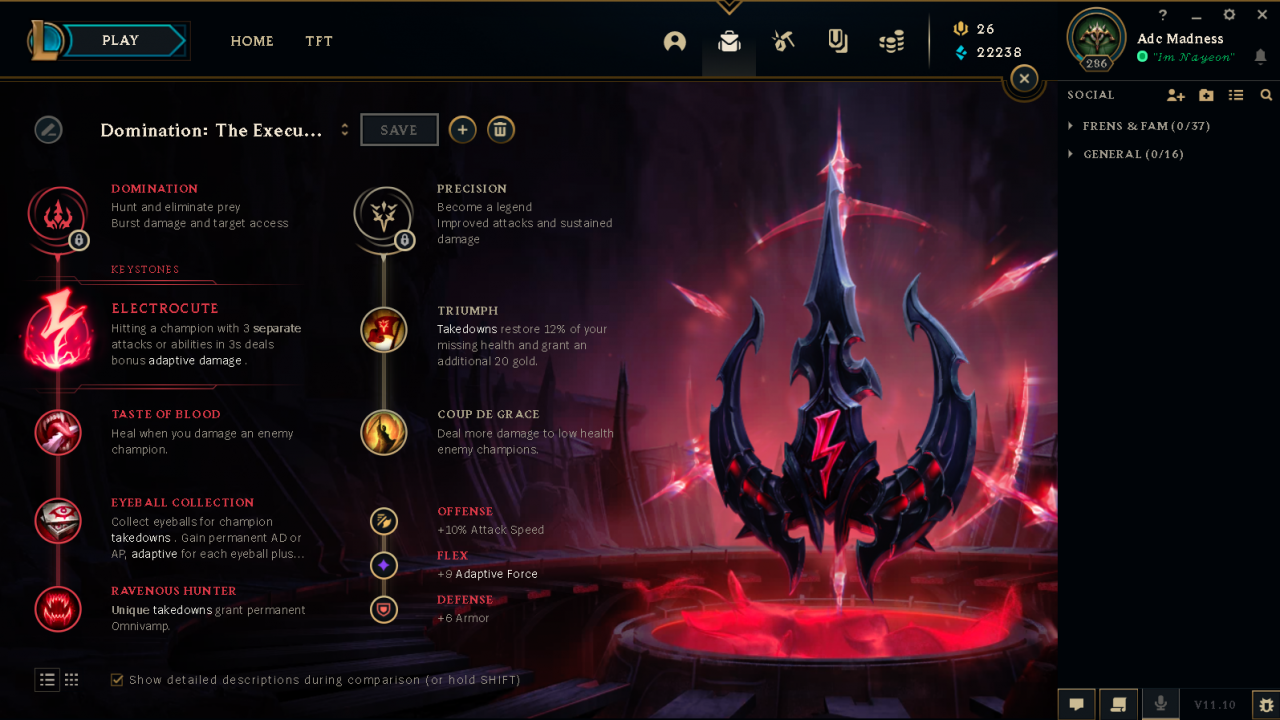
Task: Go to the HOME tab
Action: [252, 41]
